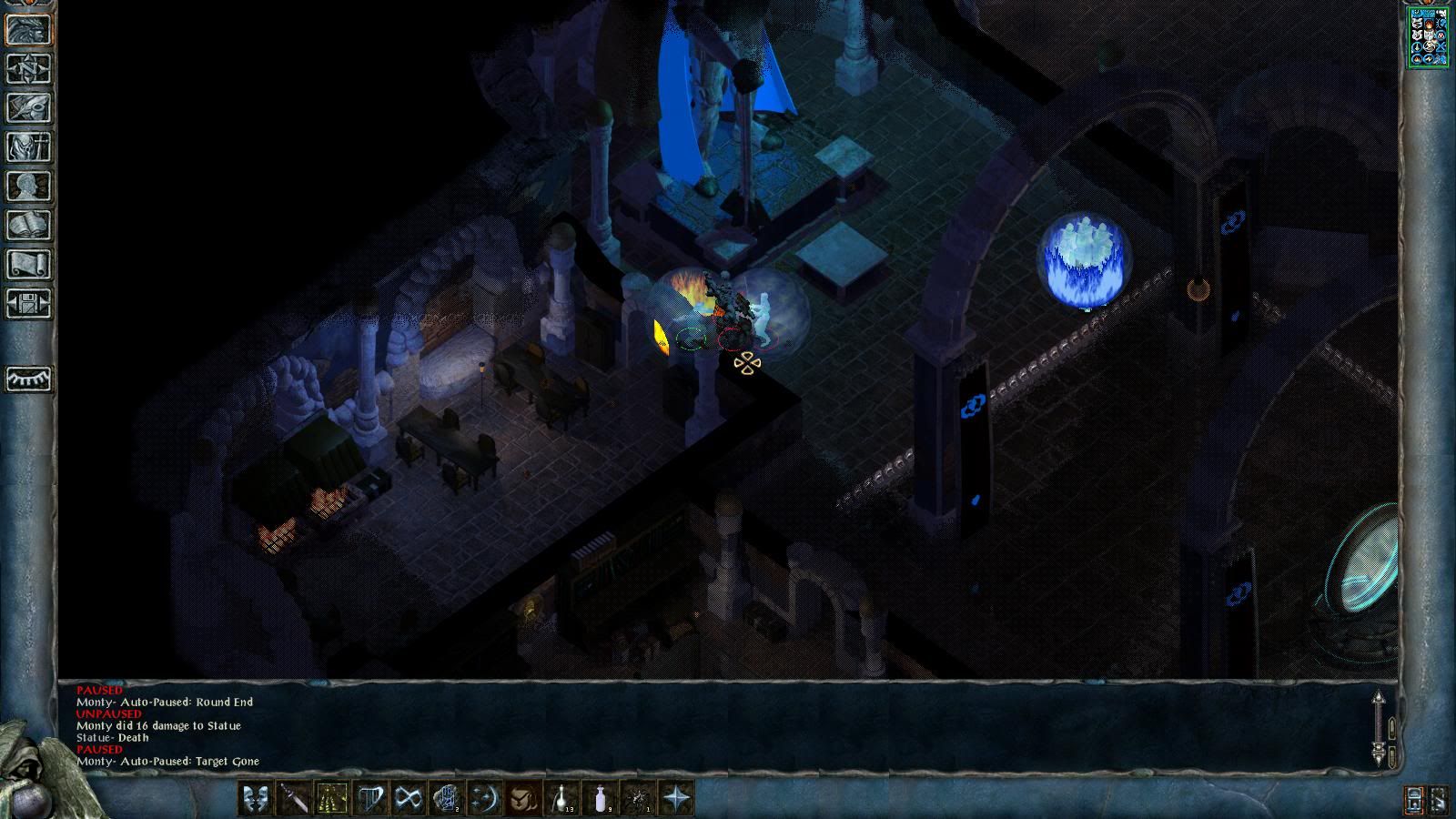Open the crescent moon and stars spell icon

point(485,799)
